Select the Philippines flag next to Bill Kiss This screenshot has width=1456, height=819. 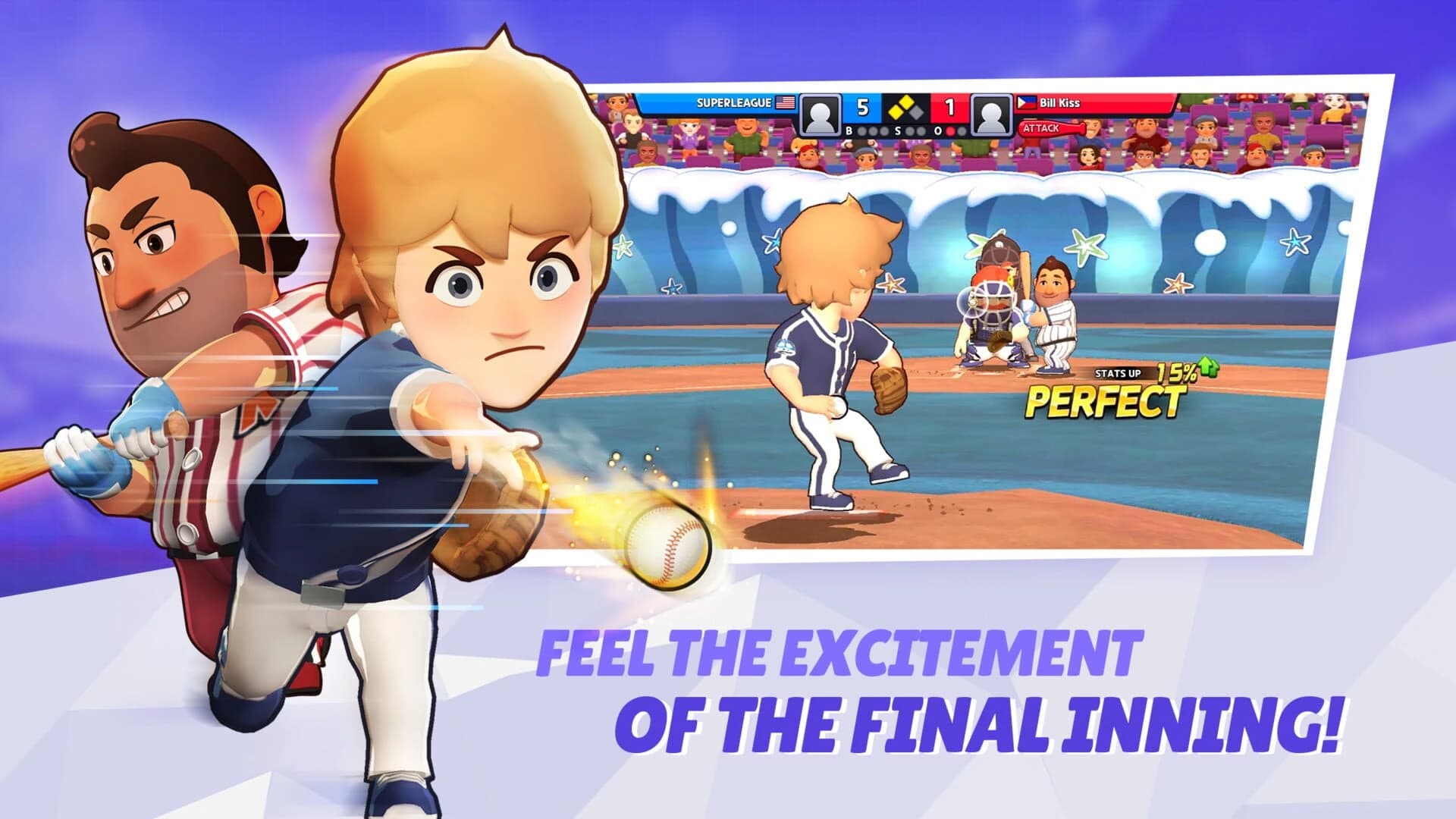pos(1026,102)
